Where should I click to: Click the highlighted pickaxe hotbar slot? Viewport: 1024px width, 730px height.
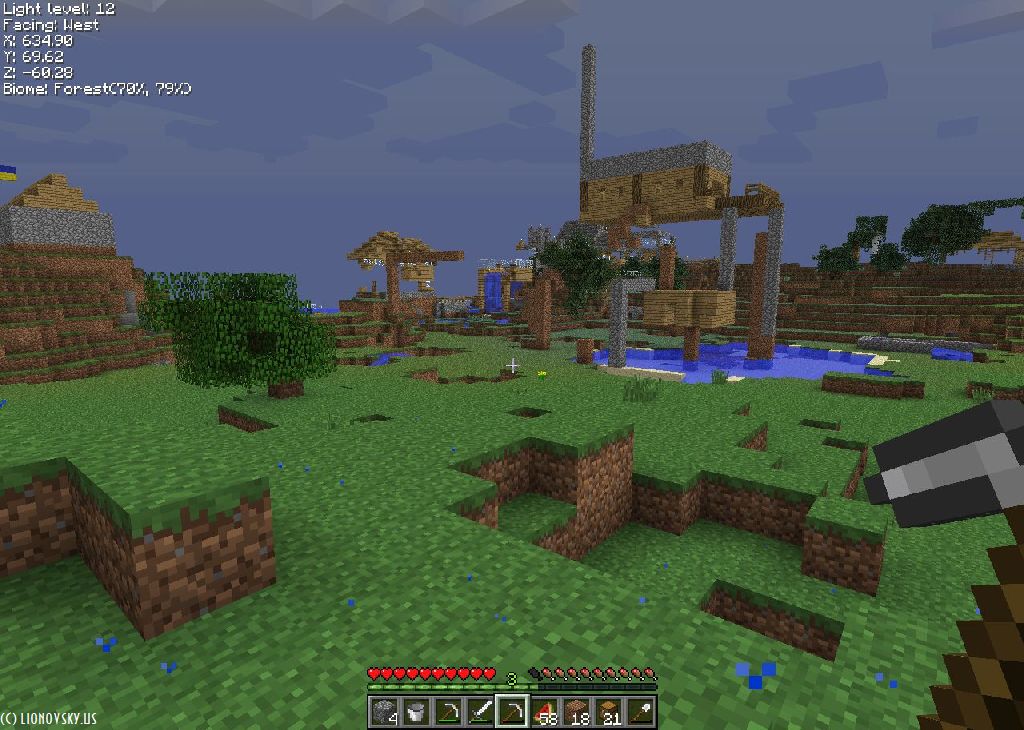tap(512, 712)
